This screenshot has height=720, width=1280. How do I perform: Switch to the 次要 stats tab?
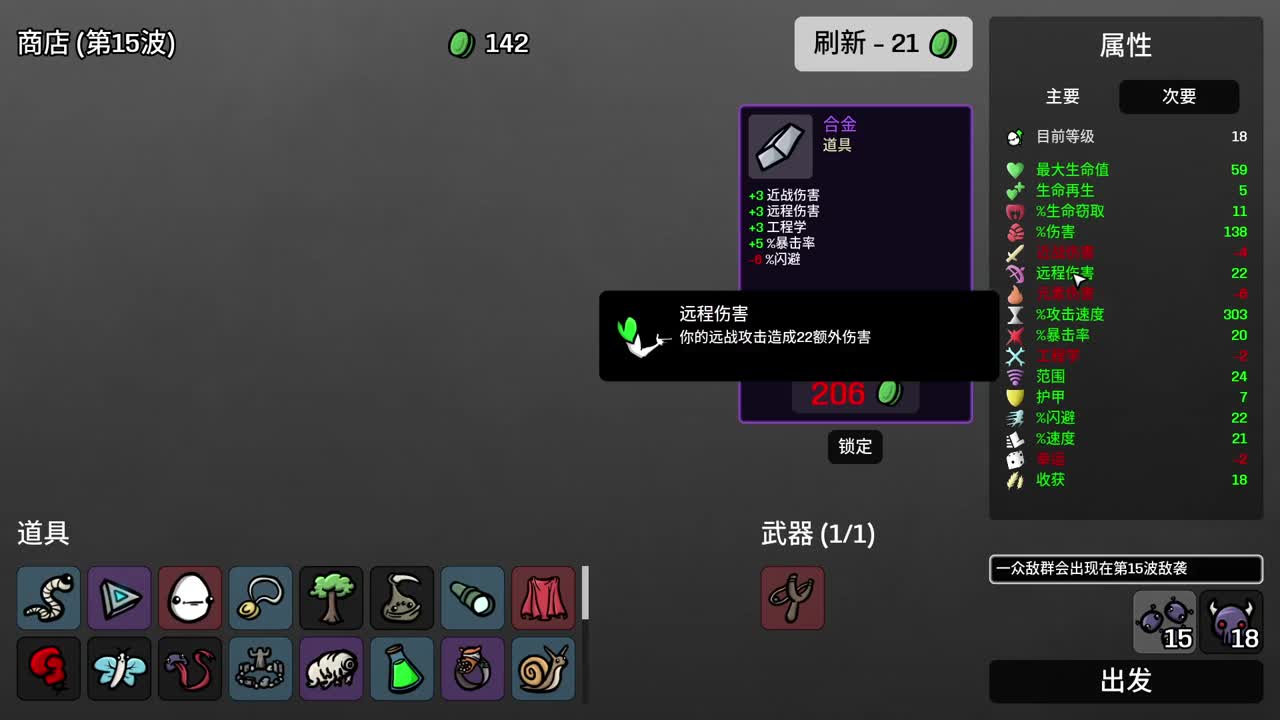(x=1179, y=97)
